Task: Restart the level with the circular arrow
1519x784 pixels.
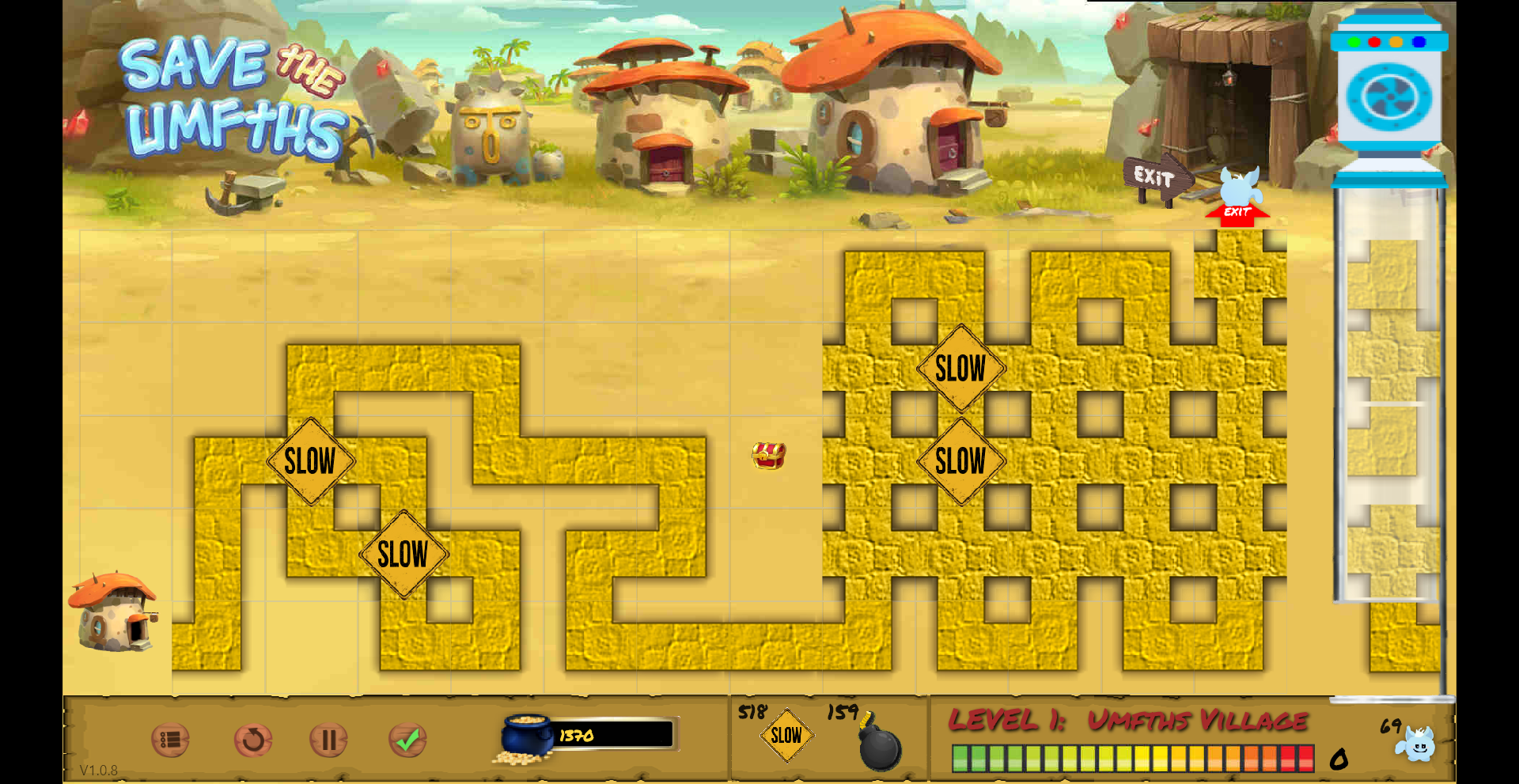Action: click(253, 740)
